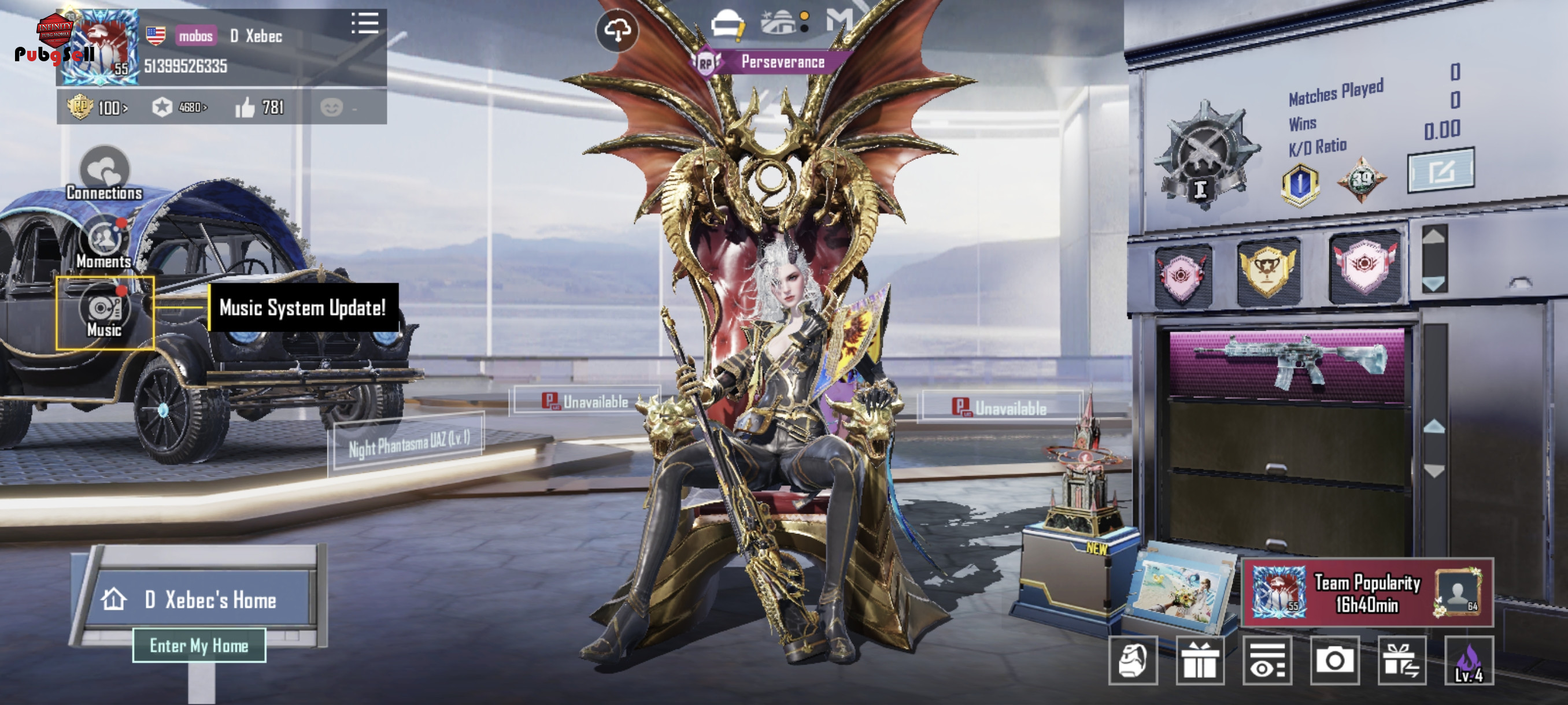The height and width of the screenshot is (705, 1568).
Task: Open the gift exchange icon
Action: tap(1401, 661)
